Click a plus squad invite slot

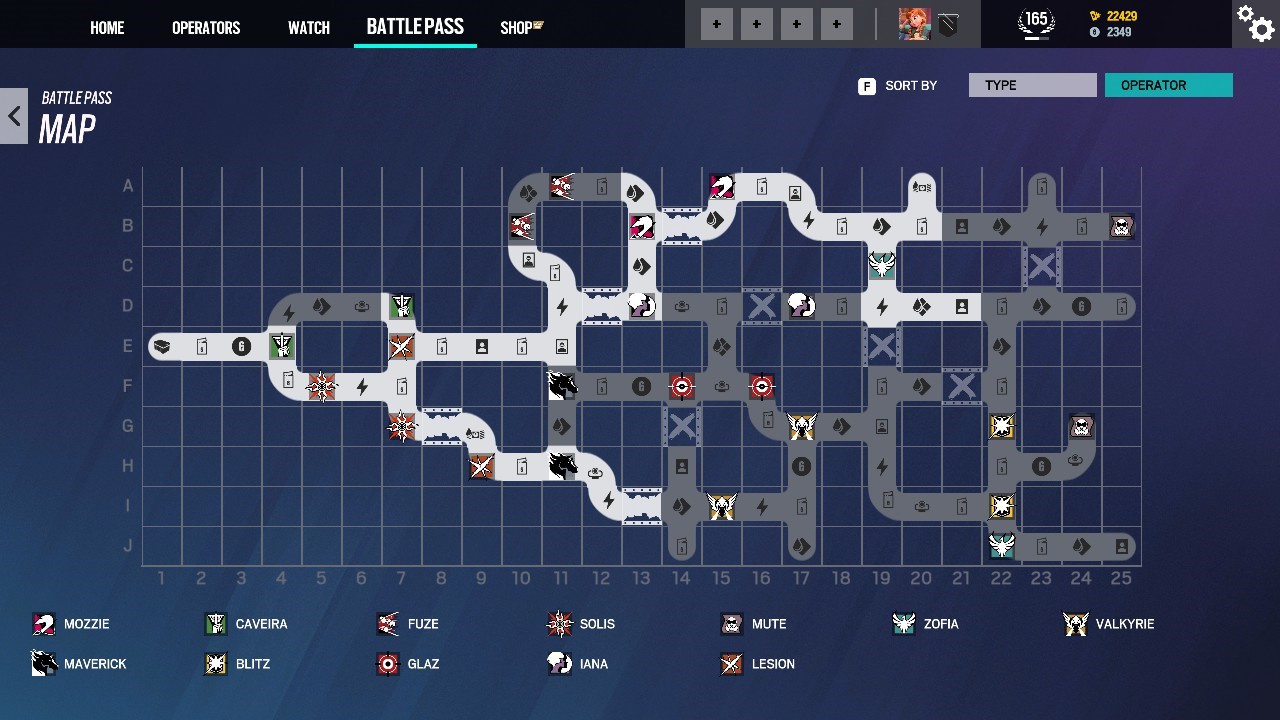tap(717, 23)
